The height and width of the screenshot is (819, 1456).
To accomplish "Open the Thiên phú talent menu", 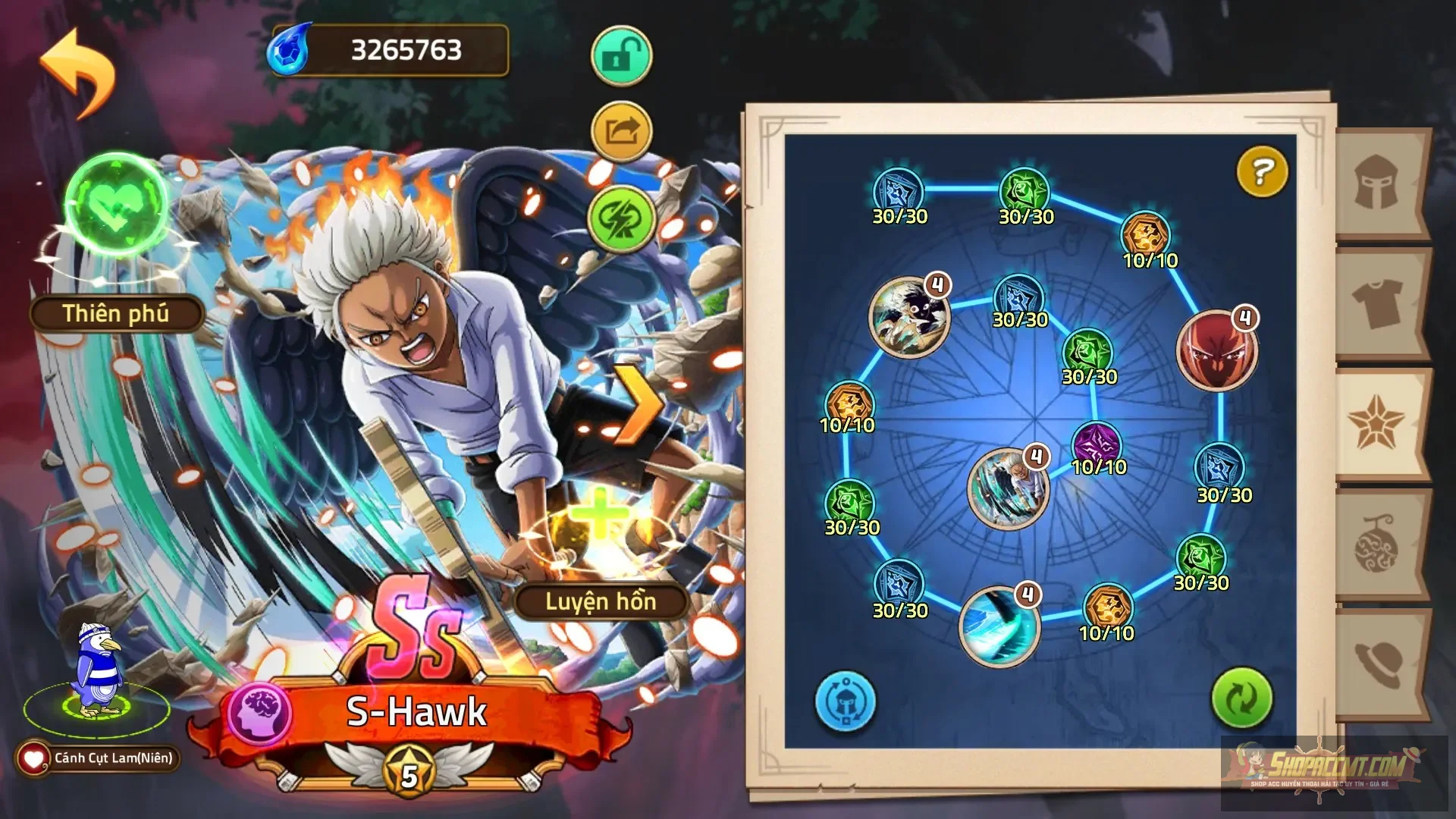I will tap(116, 313).
